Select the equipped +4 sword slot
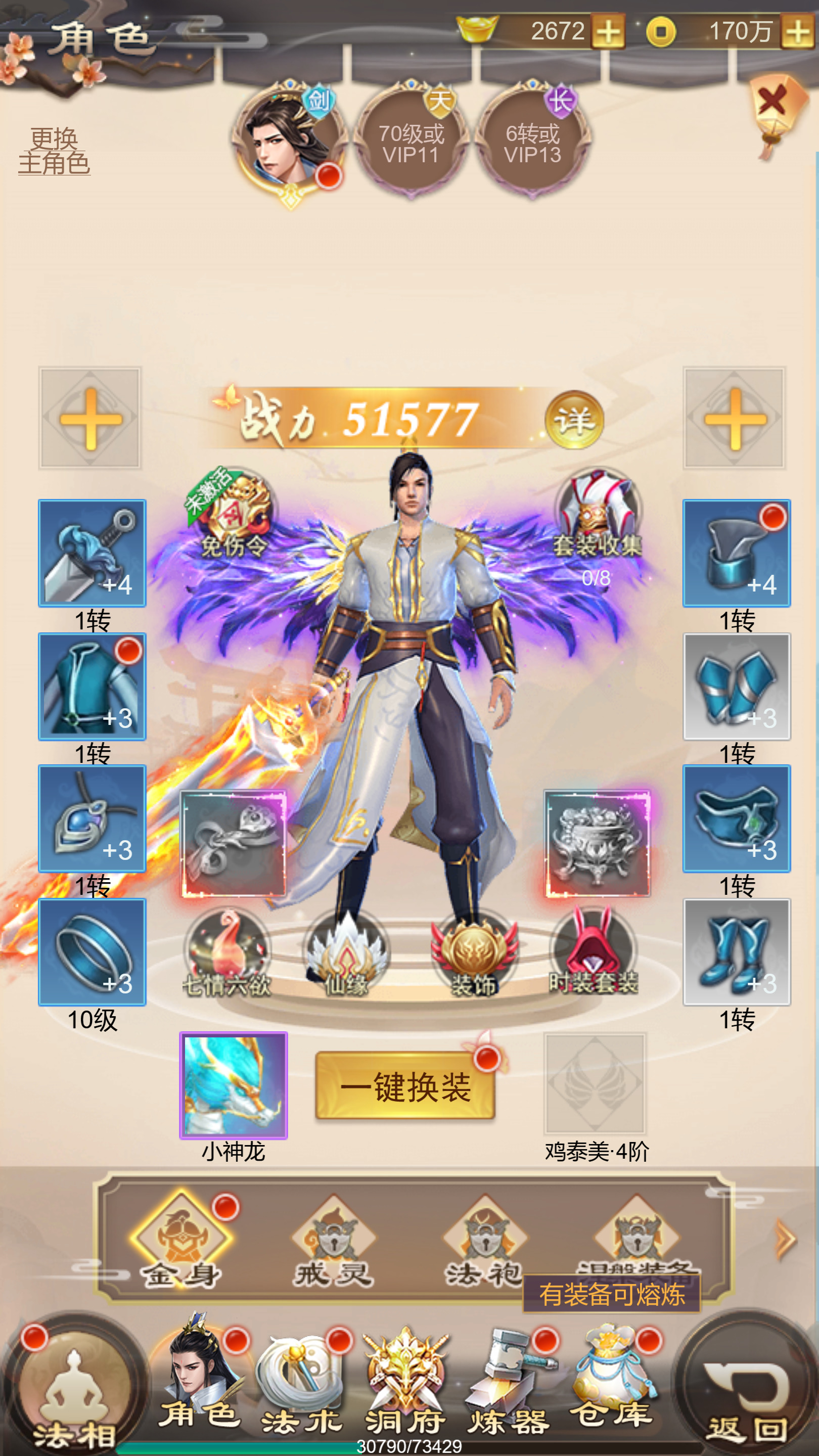 pyautogui.click(x=92, y=555)
